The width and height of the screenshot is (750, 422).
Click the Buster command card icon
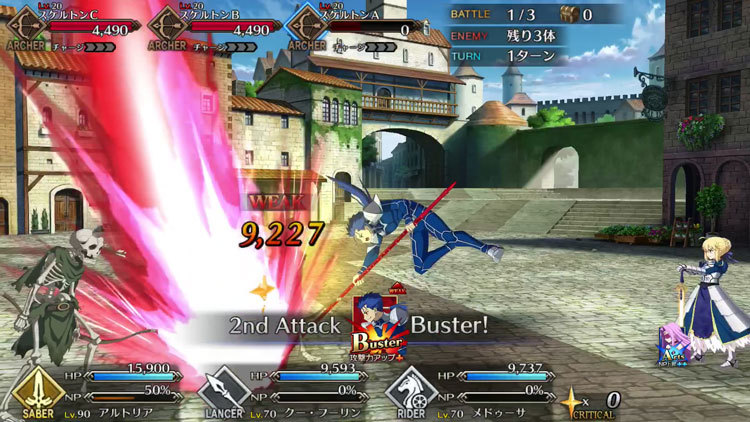[378, 328]
